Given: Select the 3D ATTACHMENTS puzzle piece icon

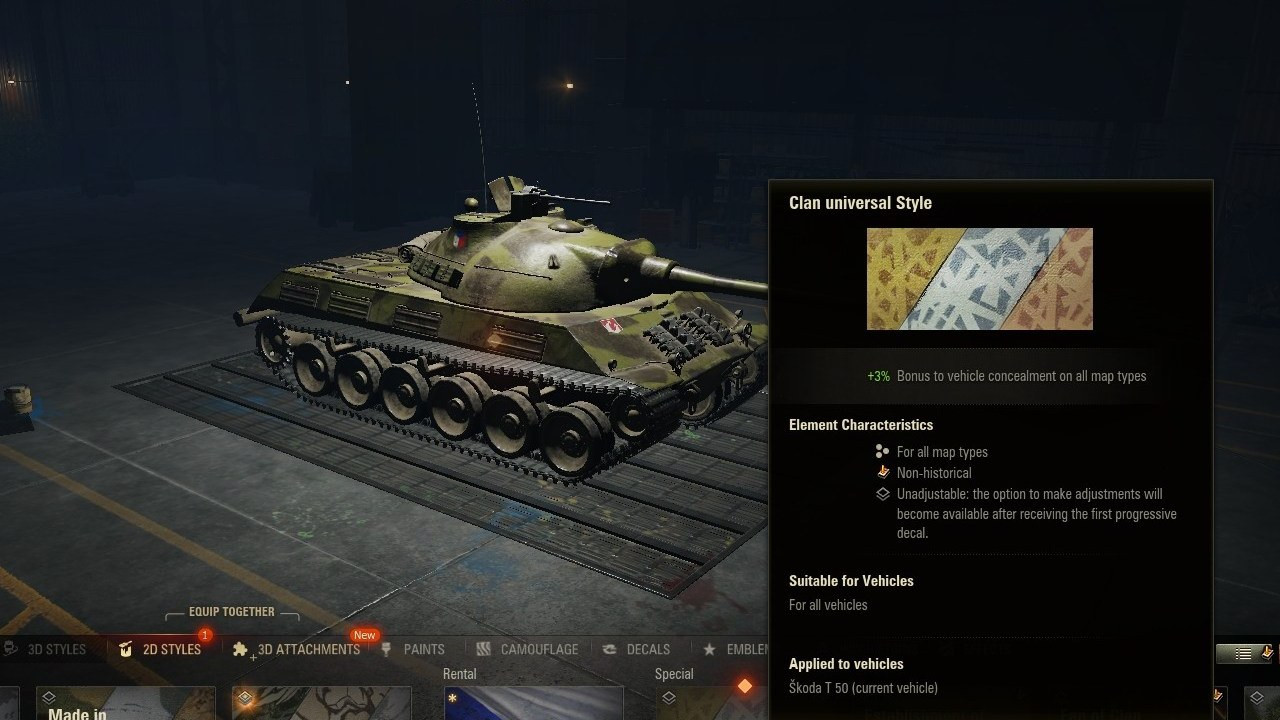Looking at the screenshot, I should click(x=241, y=649).
